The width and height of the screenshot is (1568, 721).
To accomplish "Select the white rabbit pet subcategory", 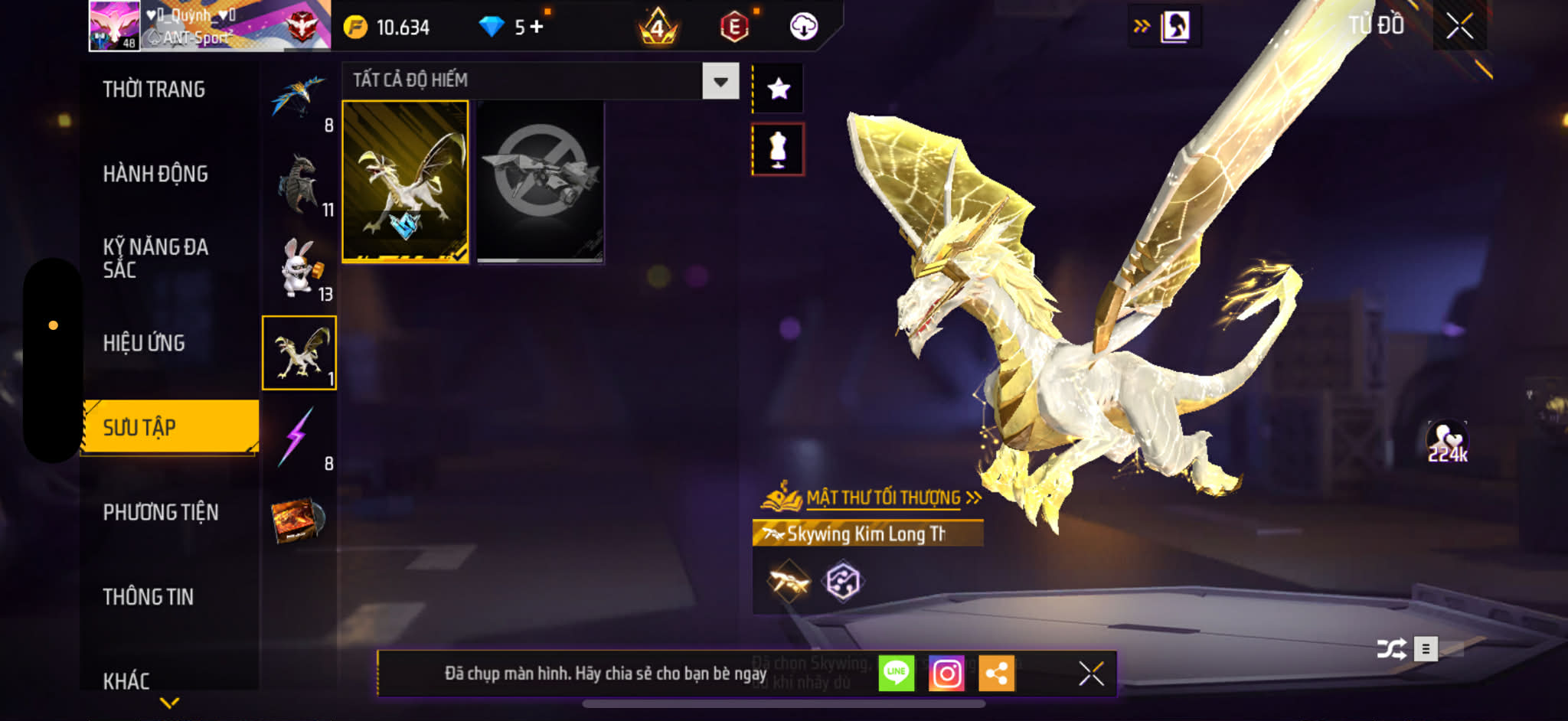I will (x=300, y=268).
